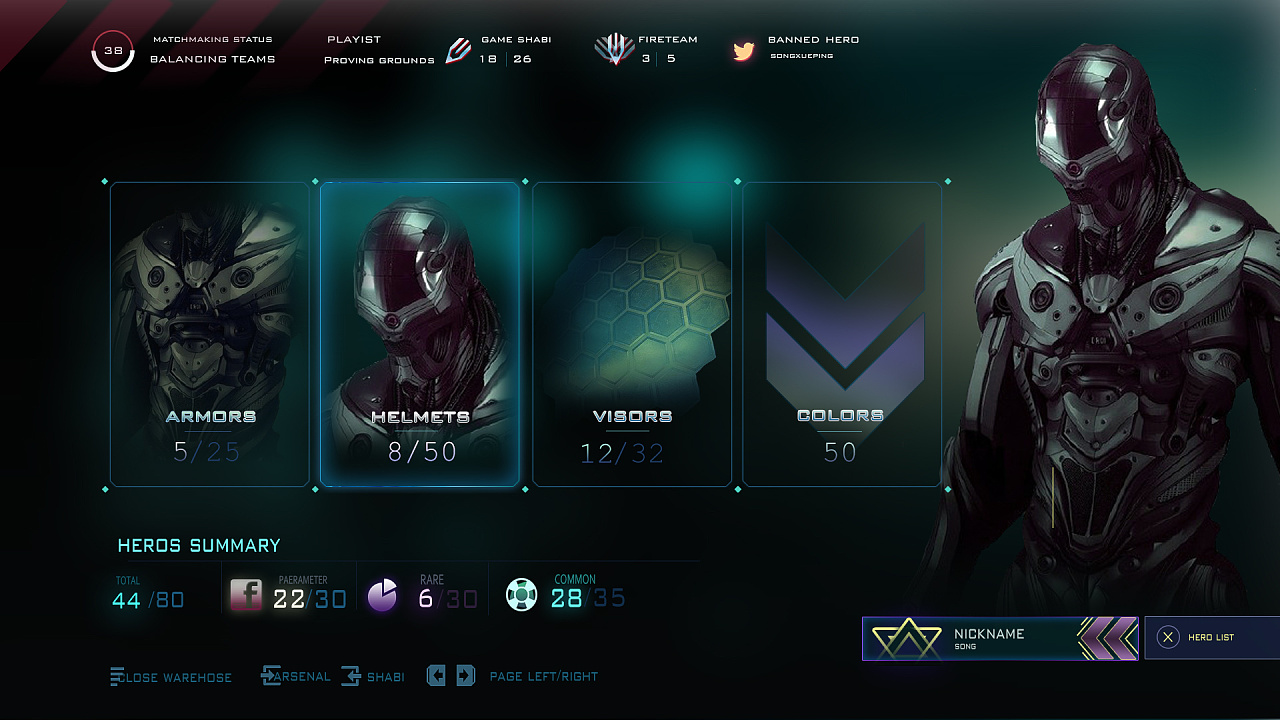Screen dimensions: 1280x720
Task: Switch to the Shabi section
Action: (x=373, y=677)
